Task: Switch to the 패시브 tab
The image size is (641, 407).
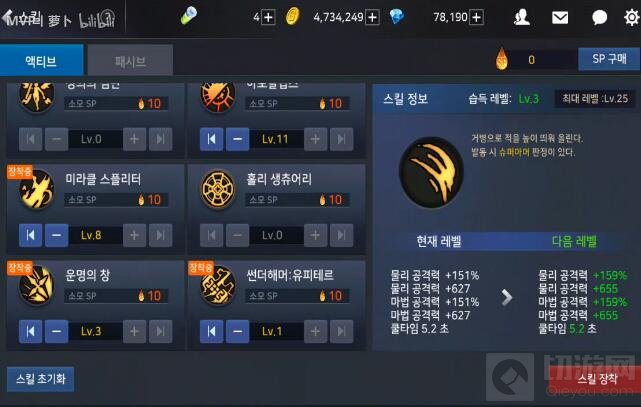Action: (x=130, y=61)
